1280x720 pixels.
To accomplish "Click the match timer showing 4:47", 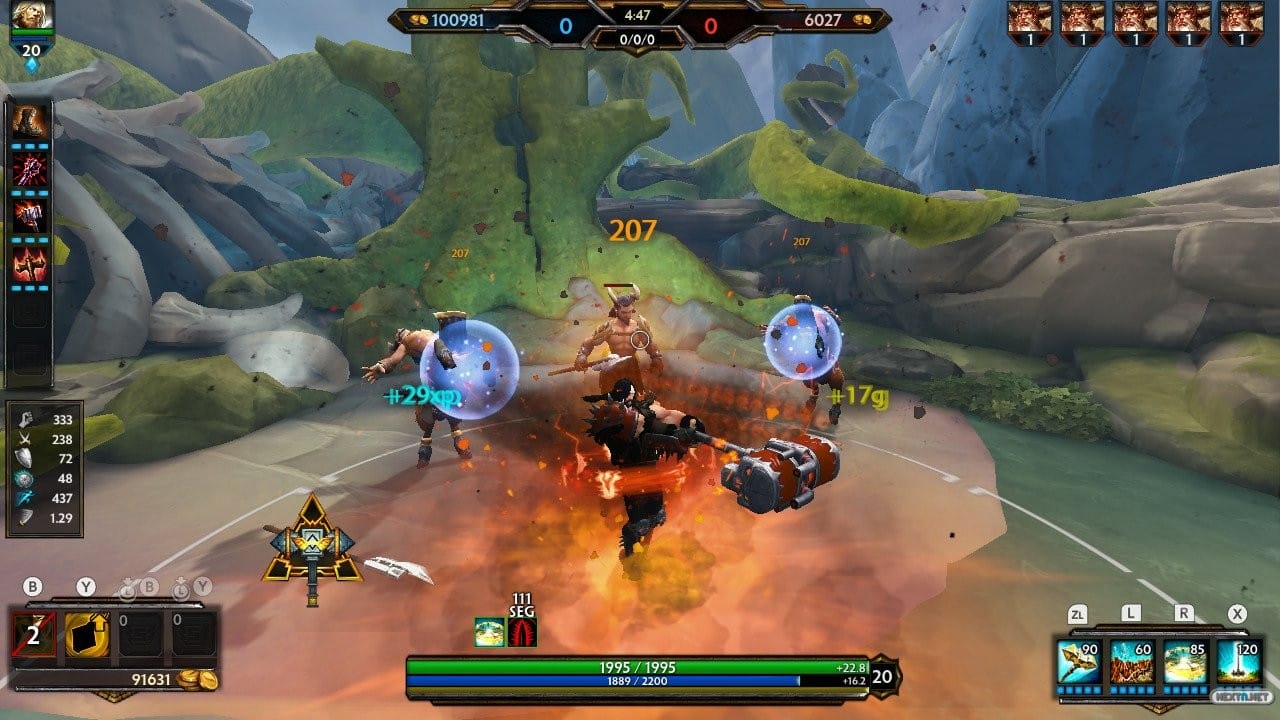I will 640,14.
